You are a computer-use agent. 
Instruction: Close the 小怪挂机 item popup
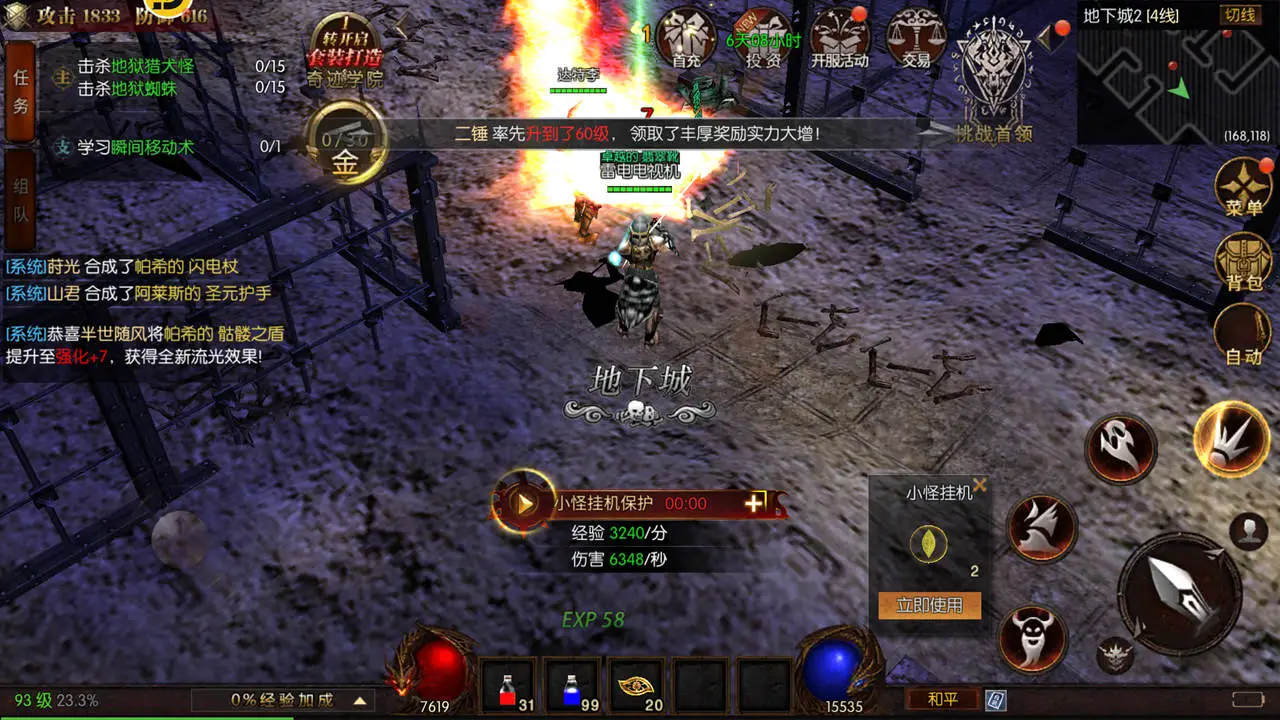coord(980,485)
